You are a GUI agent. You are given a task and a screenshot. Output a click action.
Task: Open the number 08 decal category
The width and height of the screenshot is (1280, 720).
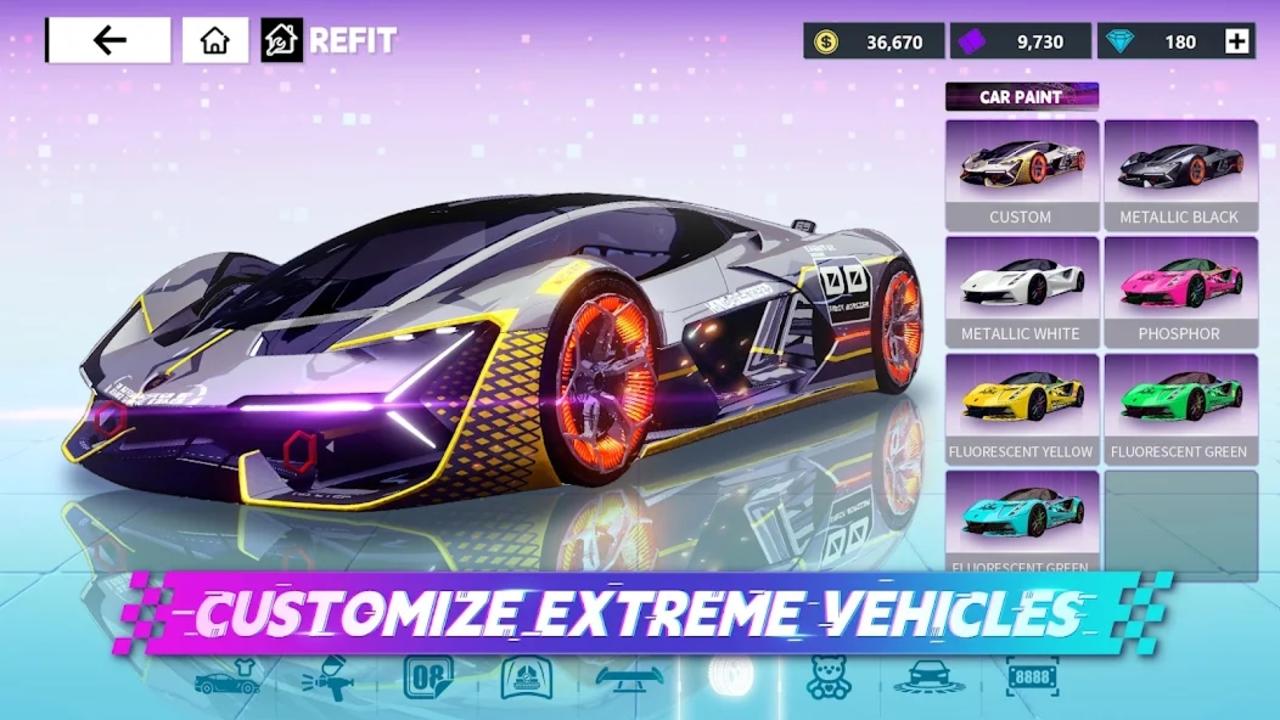(x=428, y=677)
